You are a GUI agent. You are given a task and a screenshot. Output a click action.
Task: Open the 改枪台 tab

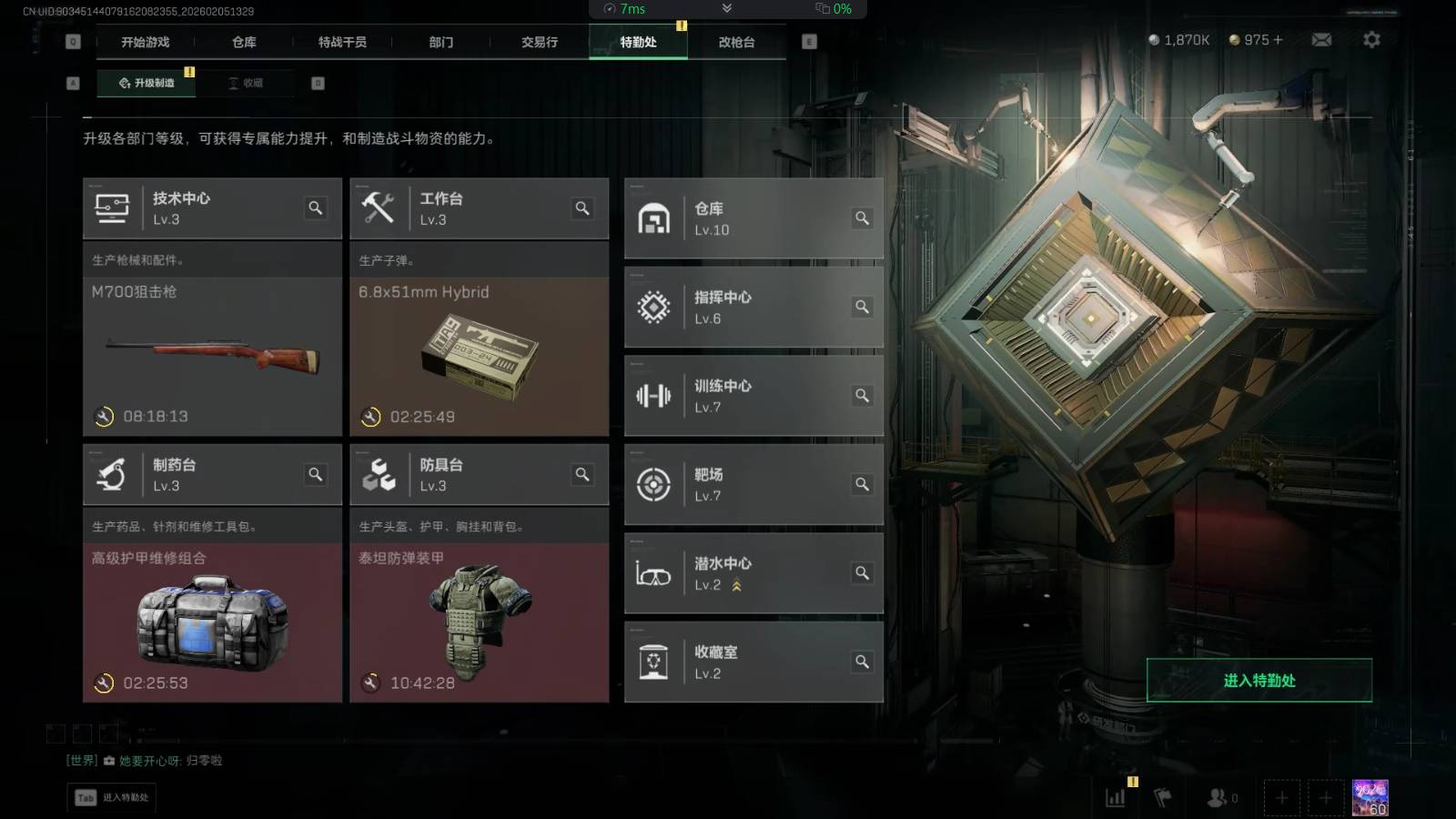coord(736,42)
